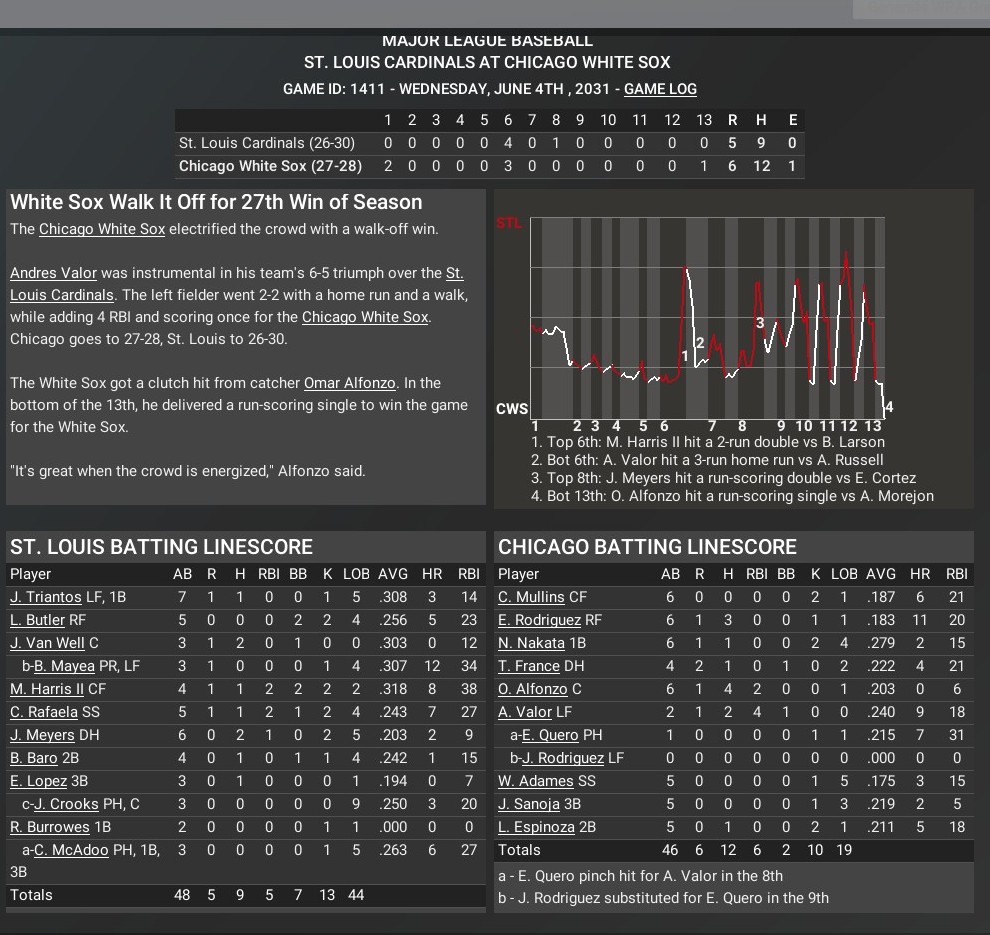Screen dimensions: 990x935
Task: Open Andres Valor's player page from recap
Action: [x=51, y=273]
